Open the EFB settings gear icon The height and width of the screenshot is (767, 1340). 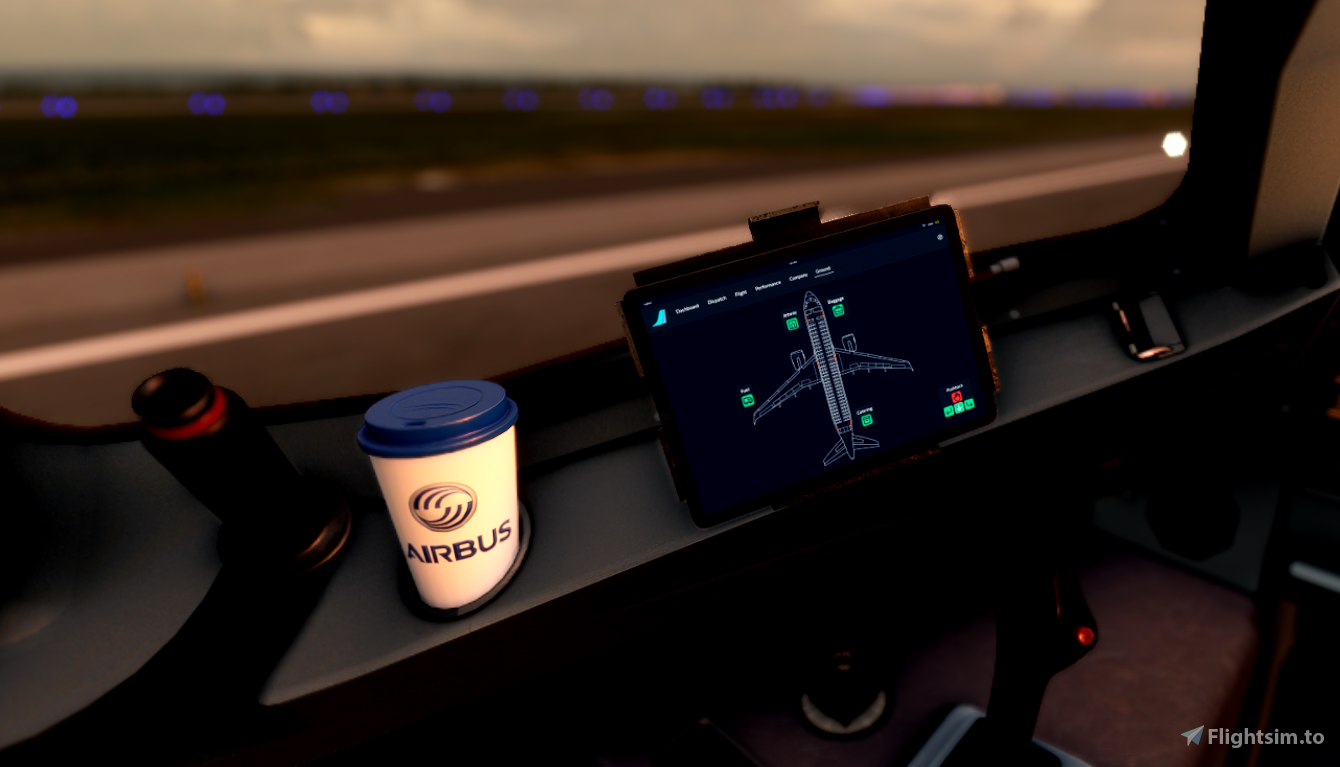[940, 236]
